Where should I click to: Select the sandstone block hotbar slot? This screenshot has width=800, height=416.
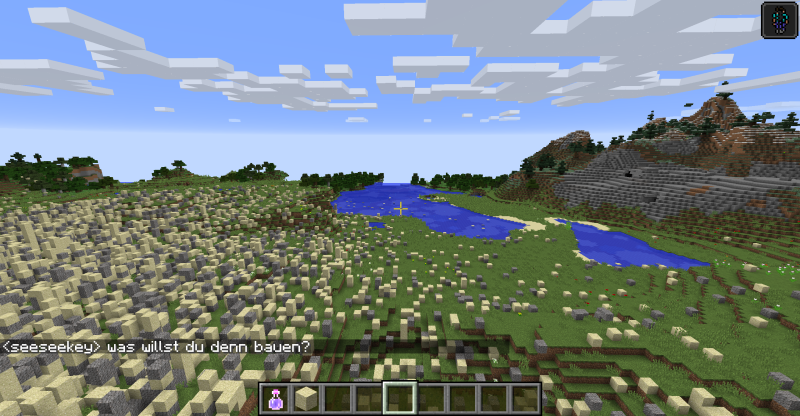pos(306,399)
